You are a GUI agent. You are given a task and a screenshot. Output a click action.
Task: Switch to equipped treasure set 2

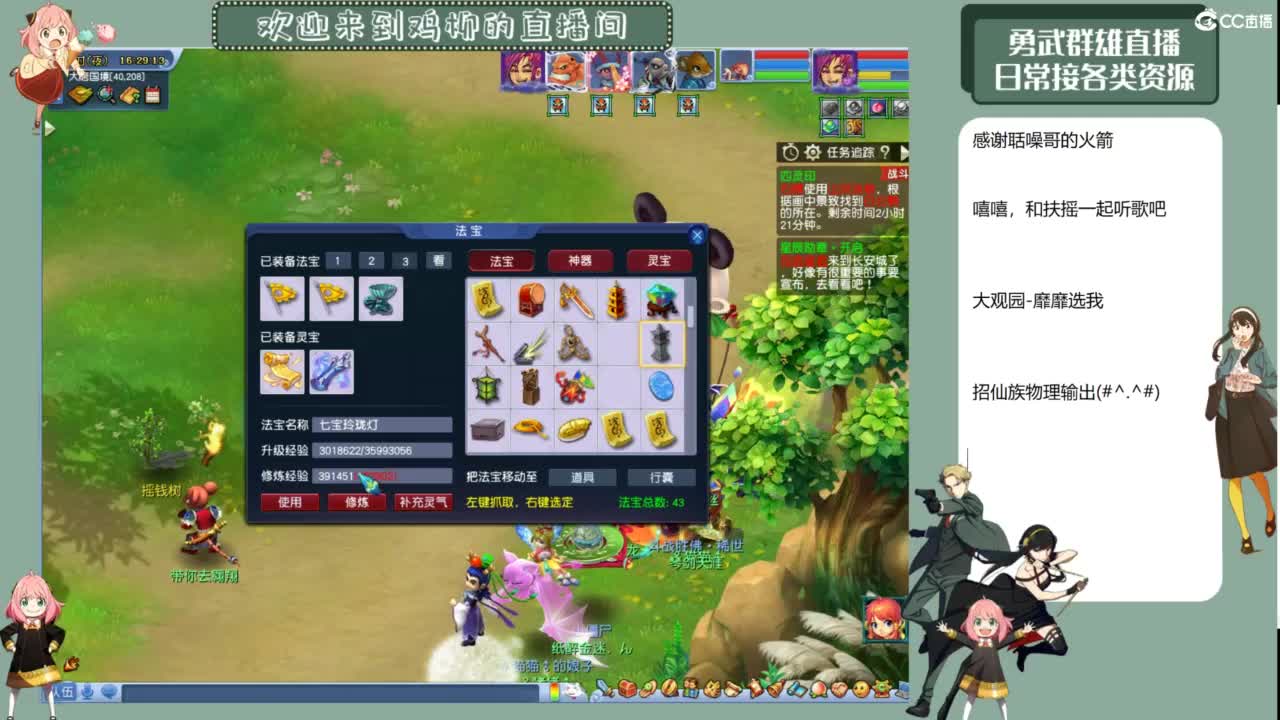(371, 260)
